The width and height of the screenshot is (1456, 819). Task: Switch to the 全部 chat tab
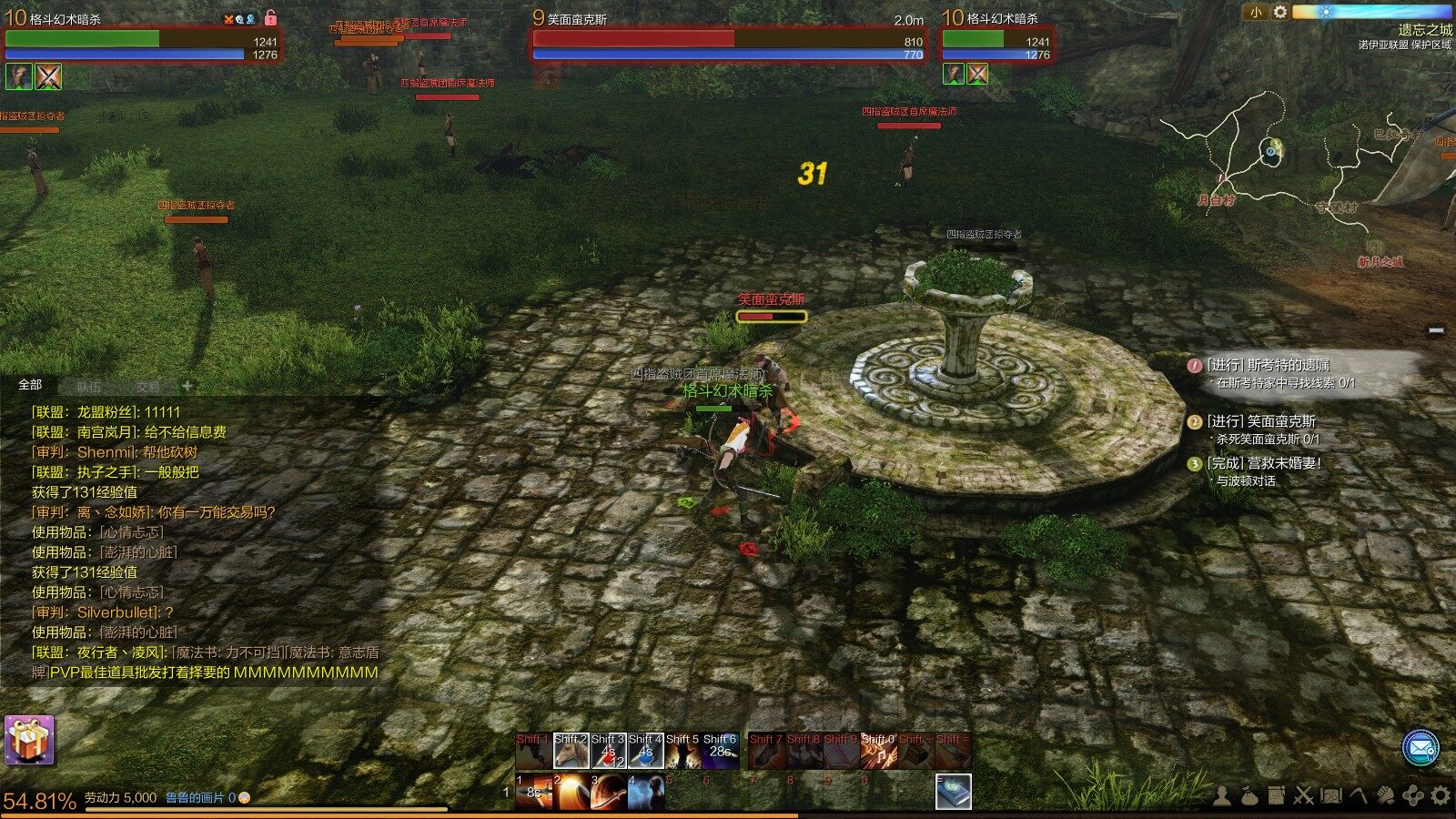point(30,385)
